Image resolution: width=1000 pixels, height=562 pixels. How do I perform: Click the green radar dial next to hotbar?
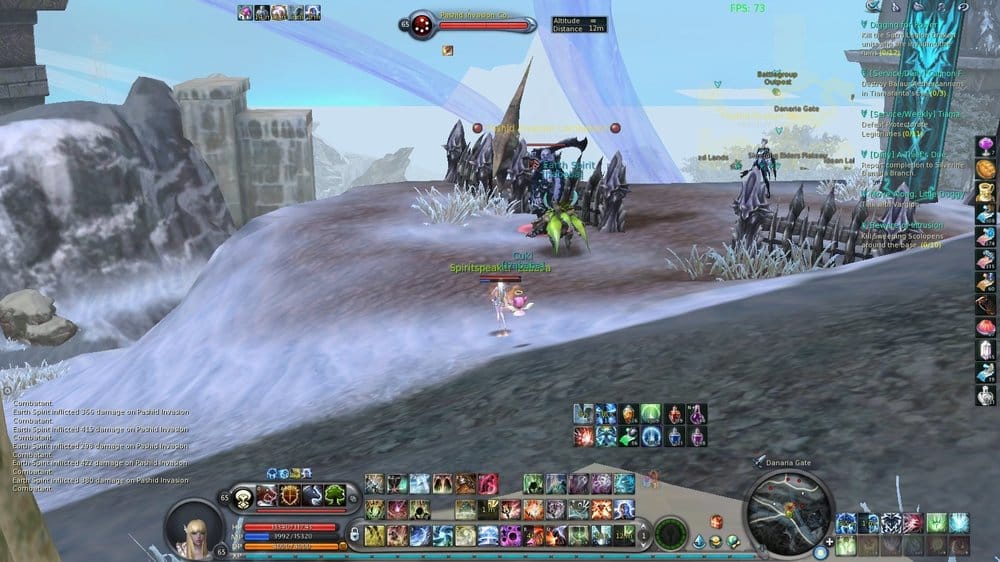pos(670,530)
